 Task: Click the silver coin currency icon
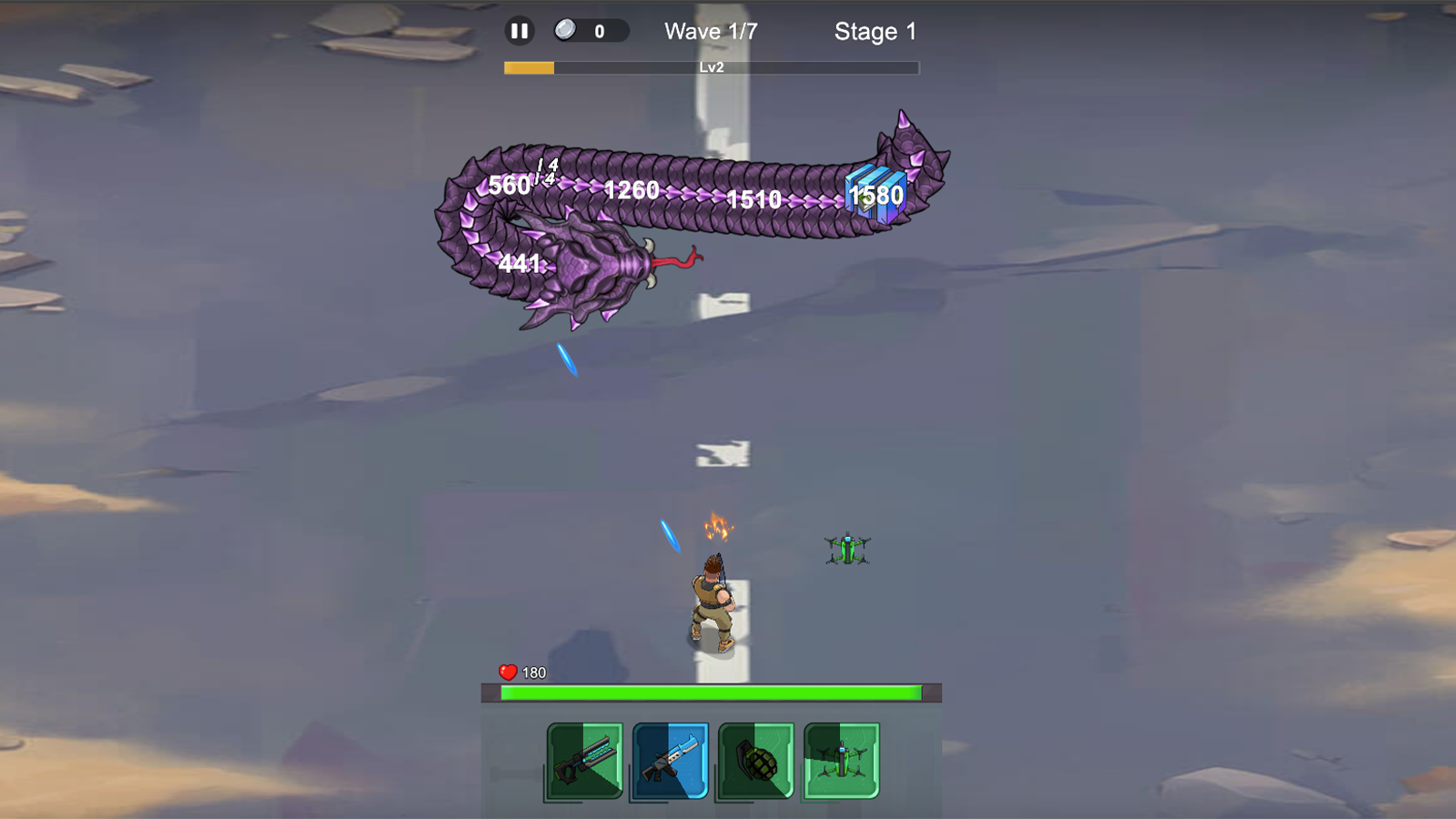click(566, 28)
